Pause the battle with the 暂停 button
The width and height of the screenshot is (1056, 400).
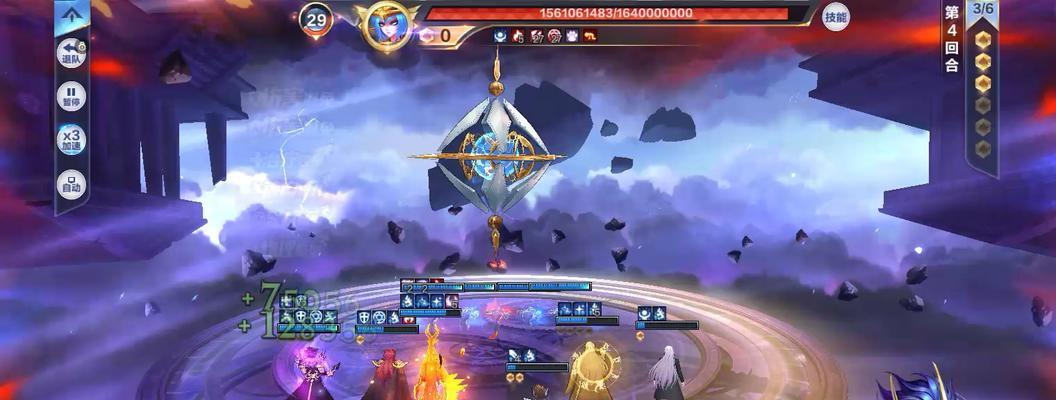(x=71, y=97)
